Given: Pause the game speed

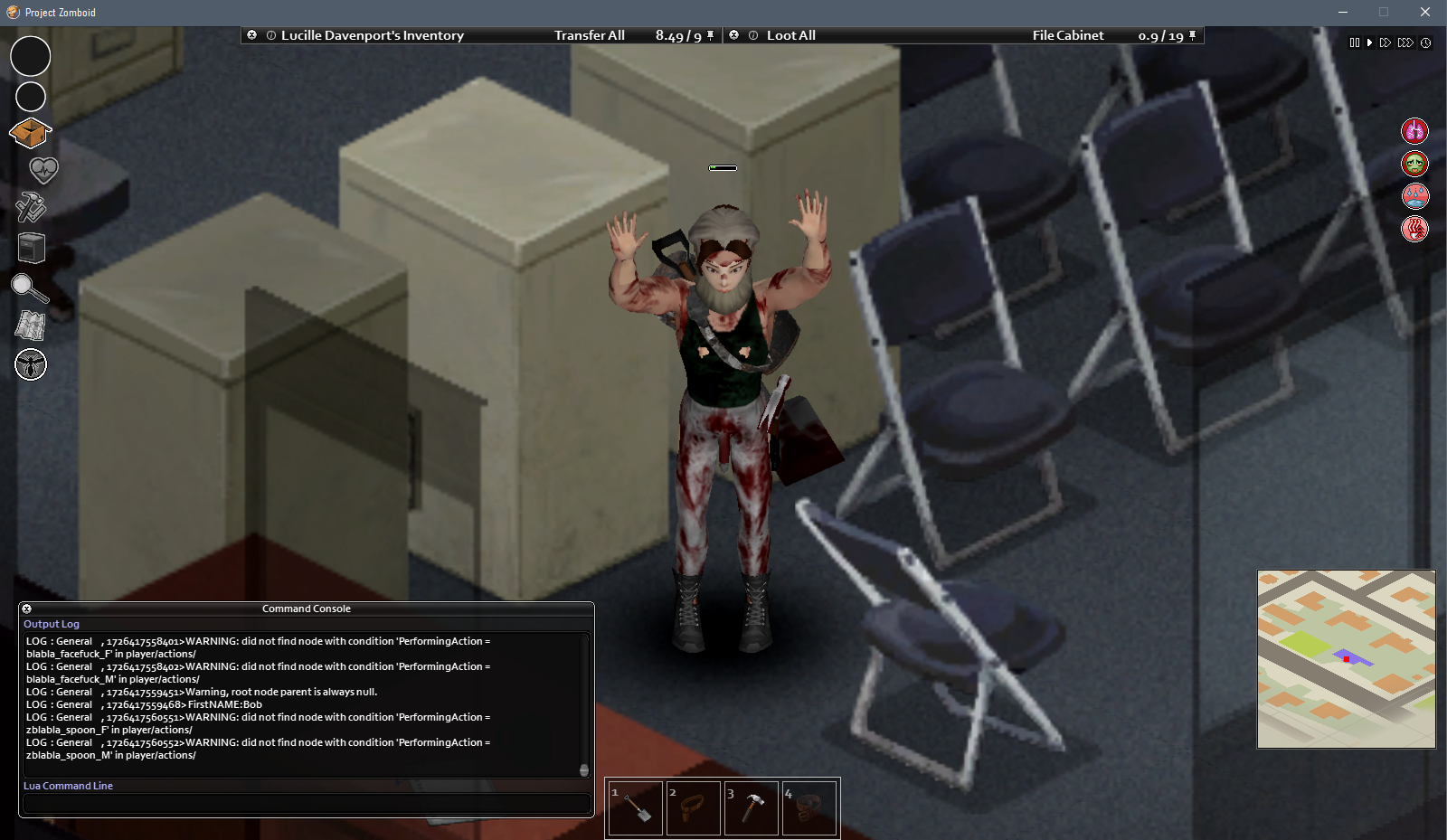Looking at the screenshot, I should click(x=1354, y=42).
